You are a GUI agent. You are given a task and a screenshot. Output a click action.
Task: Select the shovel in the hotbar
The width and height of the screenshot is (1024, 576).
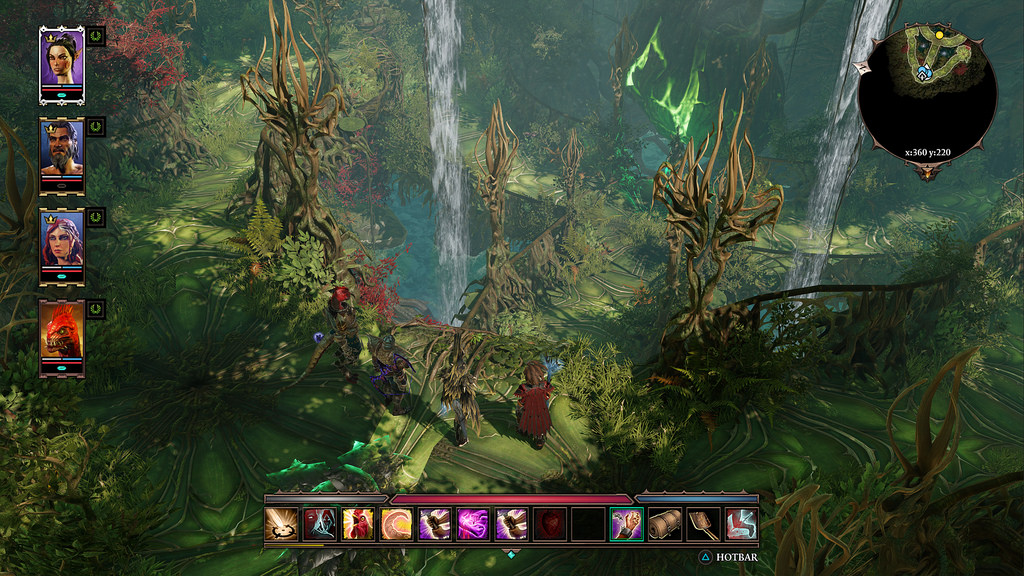pos(702,524)
